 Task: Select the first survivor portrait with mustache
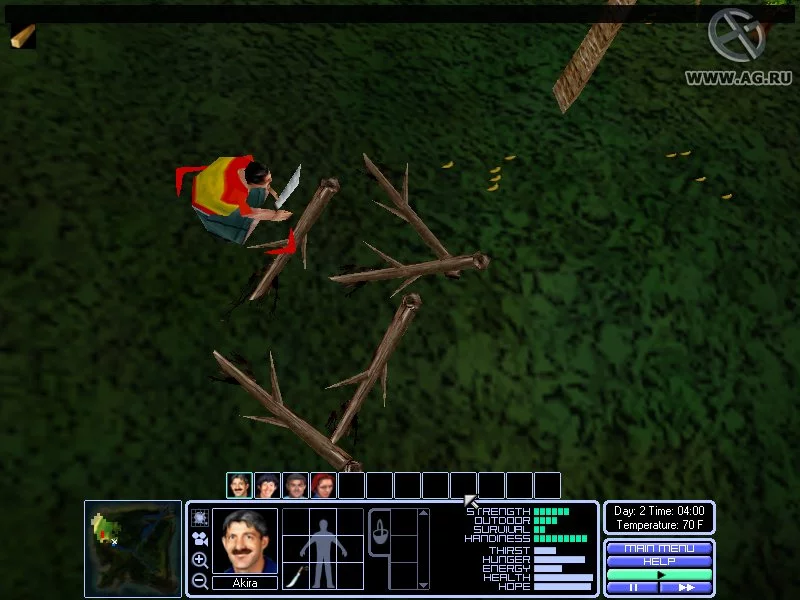[x=239, y=485]
